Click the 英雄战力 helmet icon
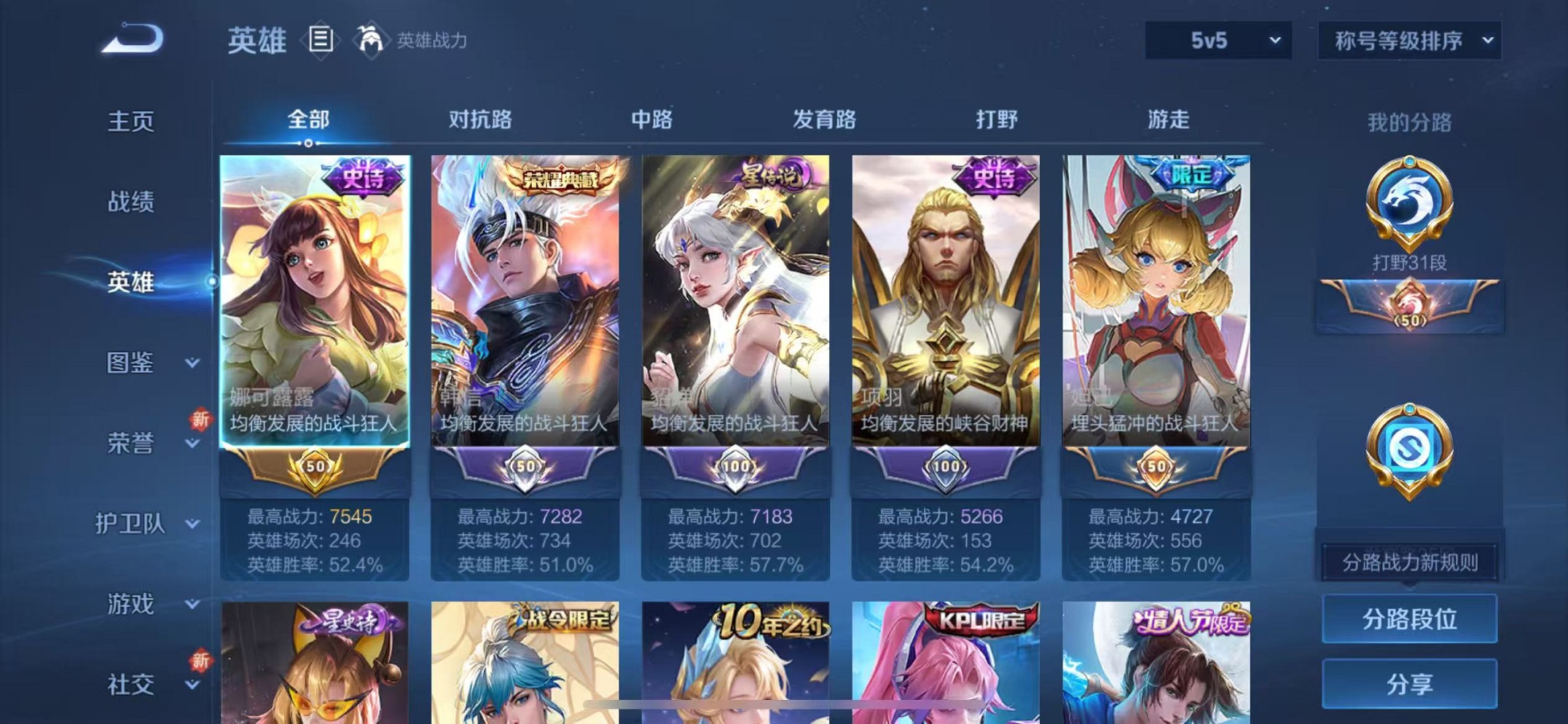Screen dimensions: 1568x724 [372, 40]
